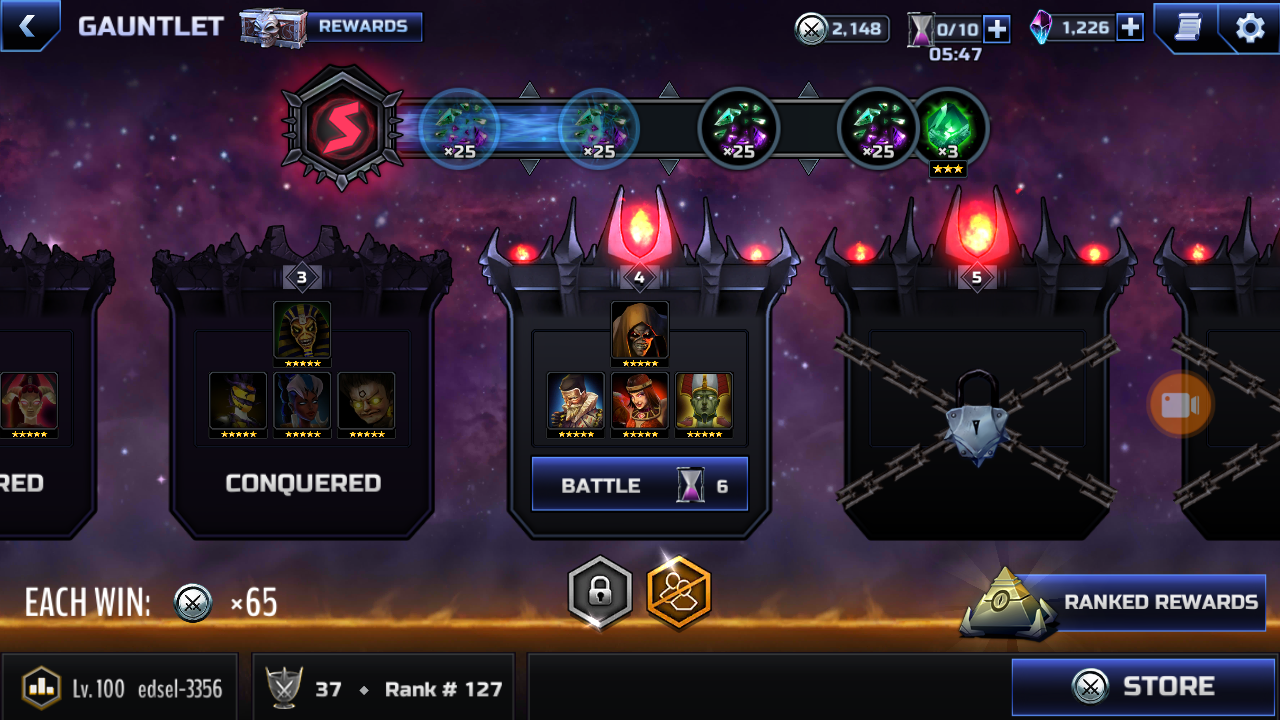The height and width of the screenshot is (720, 1280).
Task: Inspect the pharaoh boss in stage 3
Action: (302, 330)
